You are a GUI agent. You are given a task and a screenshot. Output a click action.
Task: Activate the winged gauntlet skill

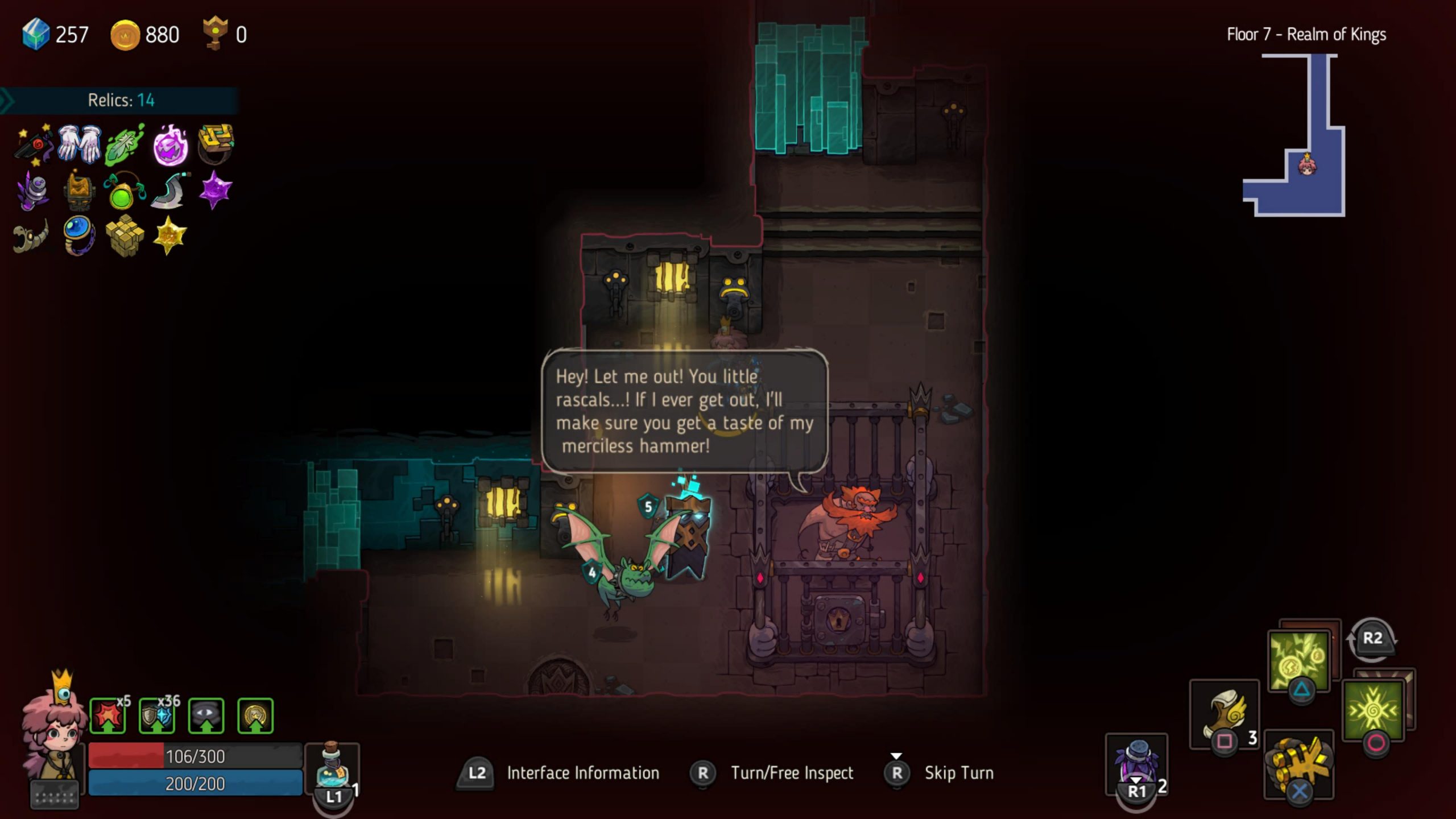click(x=1224, y=714)
